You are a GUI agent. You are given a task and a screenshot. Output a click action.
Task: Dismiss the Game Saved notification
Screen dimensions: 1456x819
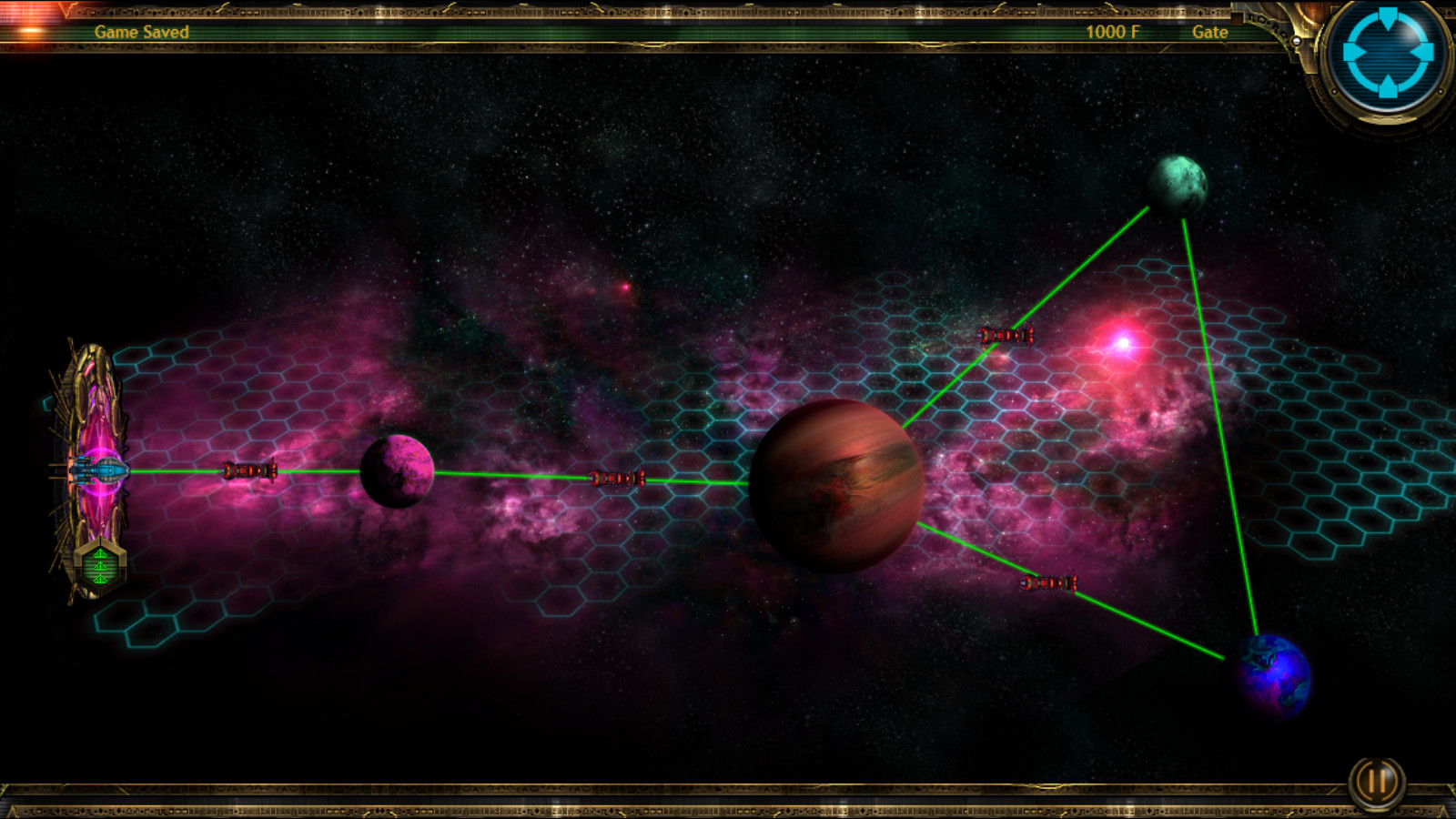coord(141,30)
